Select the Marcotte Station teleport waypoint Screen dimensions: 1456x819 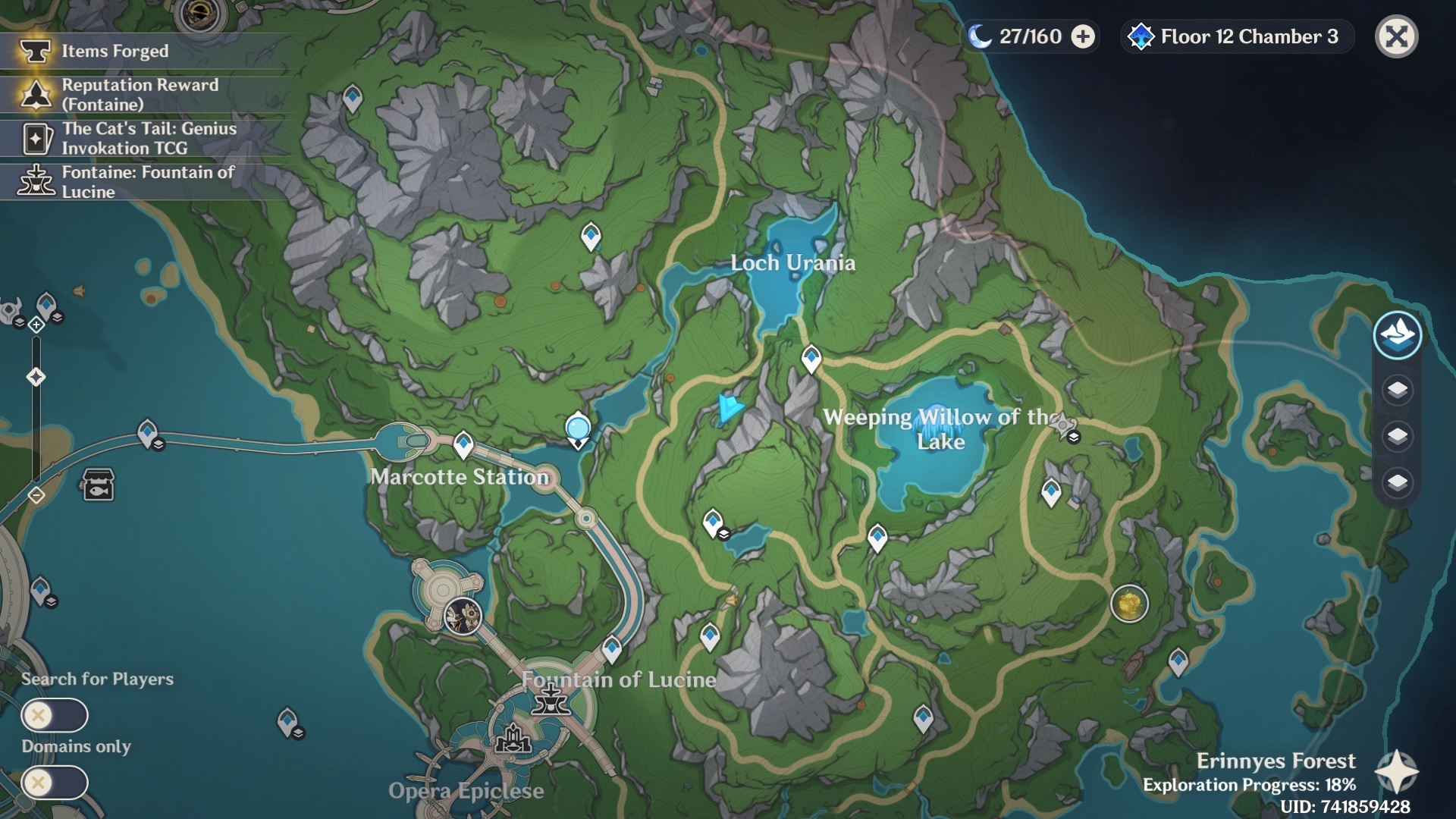[463, 444]
